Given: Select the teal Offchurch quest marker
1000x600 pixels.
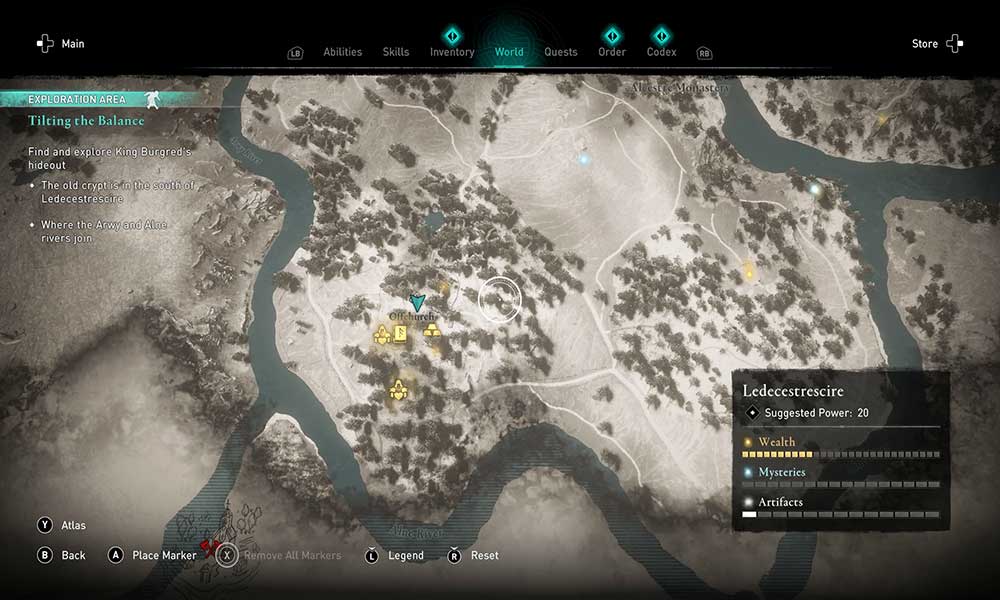Looking at the screenshot, I should pyautogui.click(x=418, y=301).
